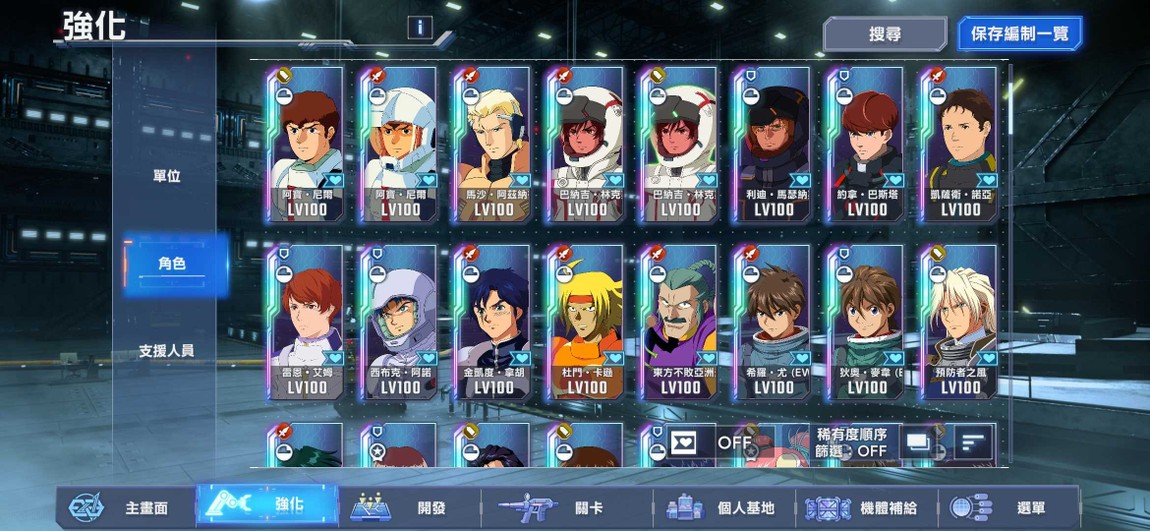
Task: Open the 保存編制一覽 list
Action: coord(1019,34)
